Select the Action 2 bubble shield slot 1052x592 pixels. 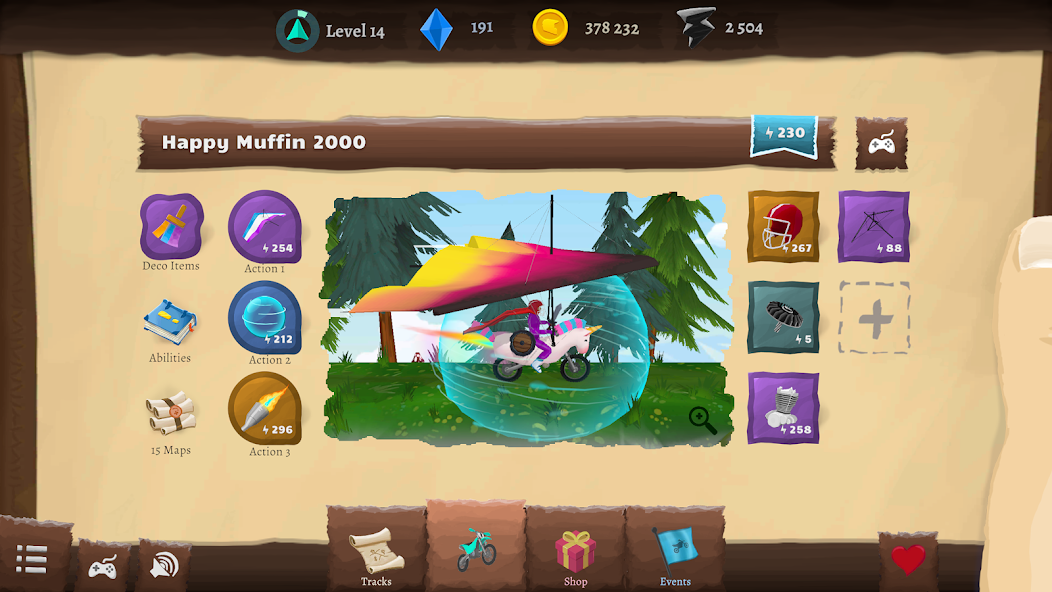coord(265,318)
